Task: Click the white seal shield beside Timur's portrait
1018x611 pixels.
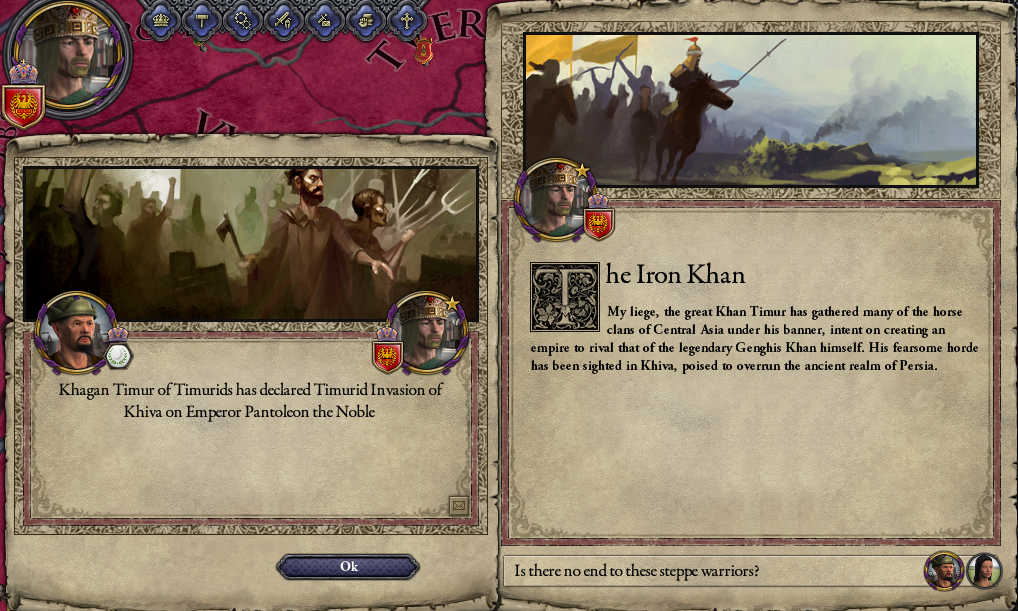Action: 119,355
